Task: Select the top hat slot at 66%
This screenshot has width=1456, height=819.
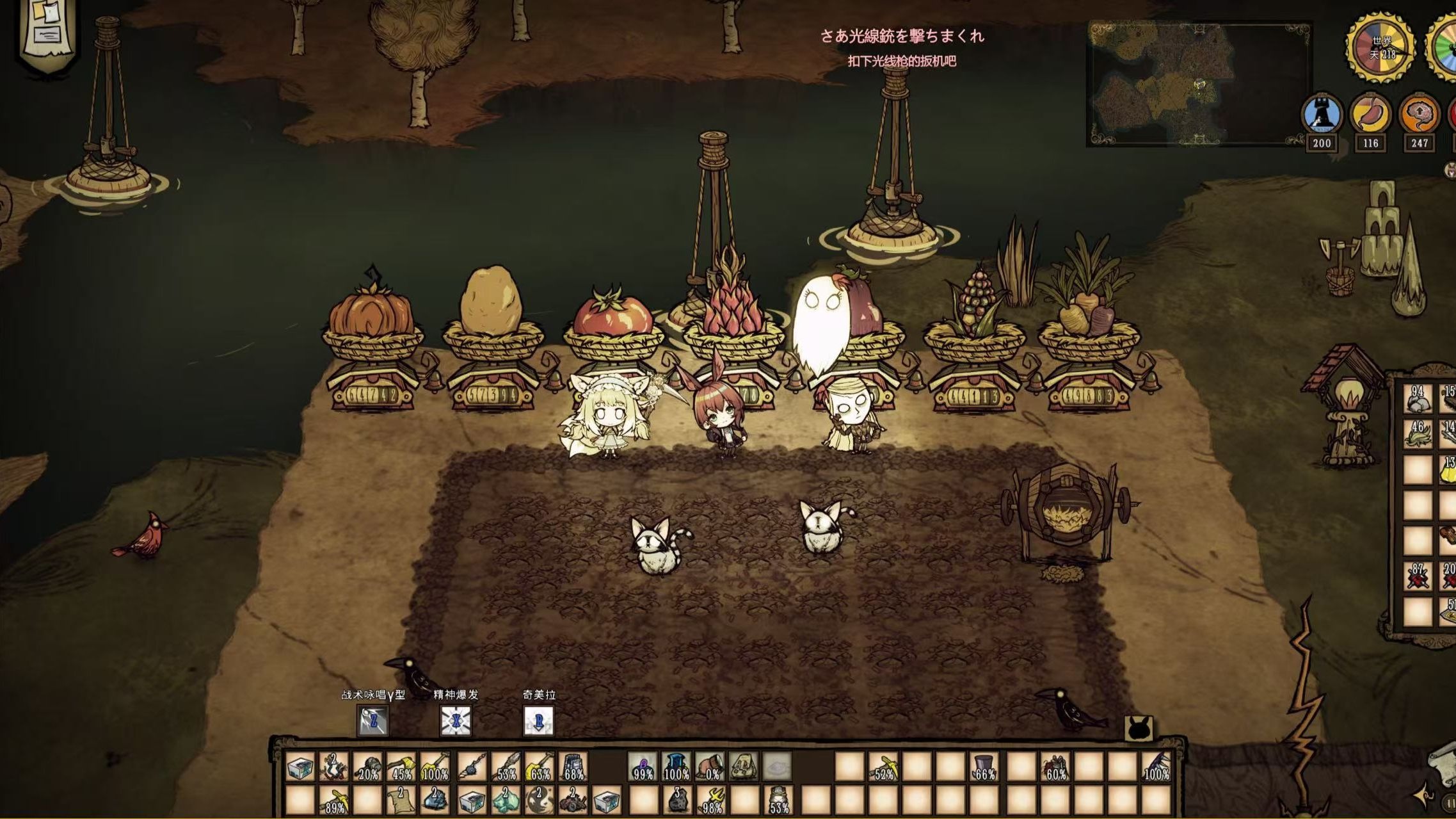Action: (x=984, y=766)
